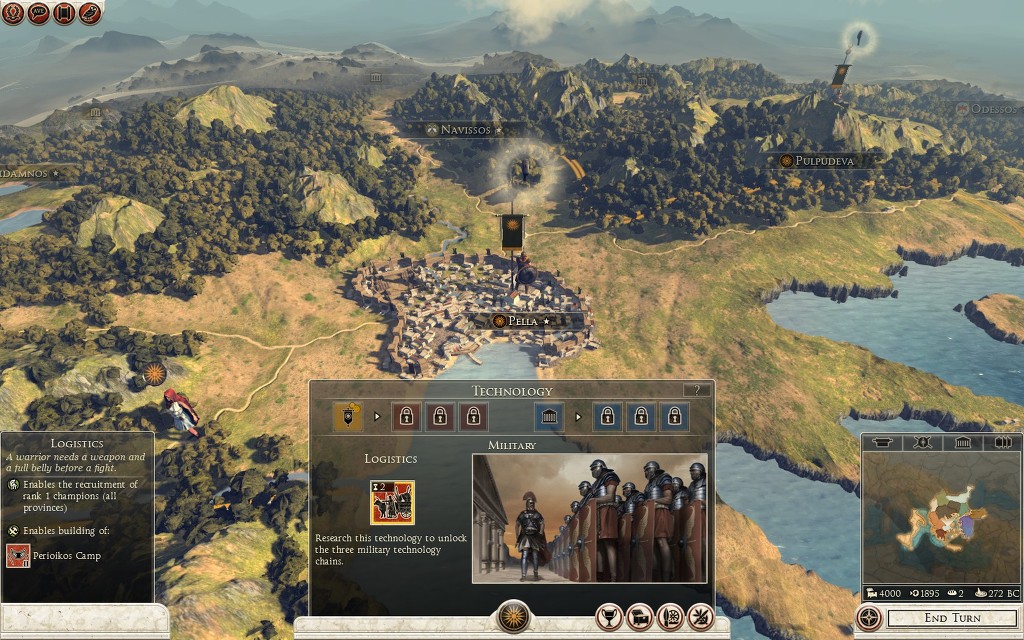Open the treasure chest finance button
This screenshot has height=640, width=1024.
pos(640,617)
